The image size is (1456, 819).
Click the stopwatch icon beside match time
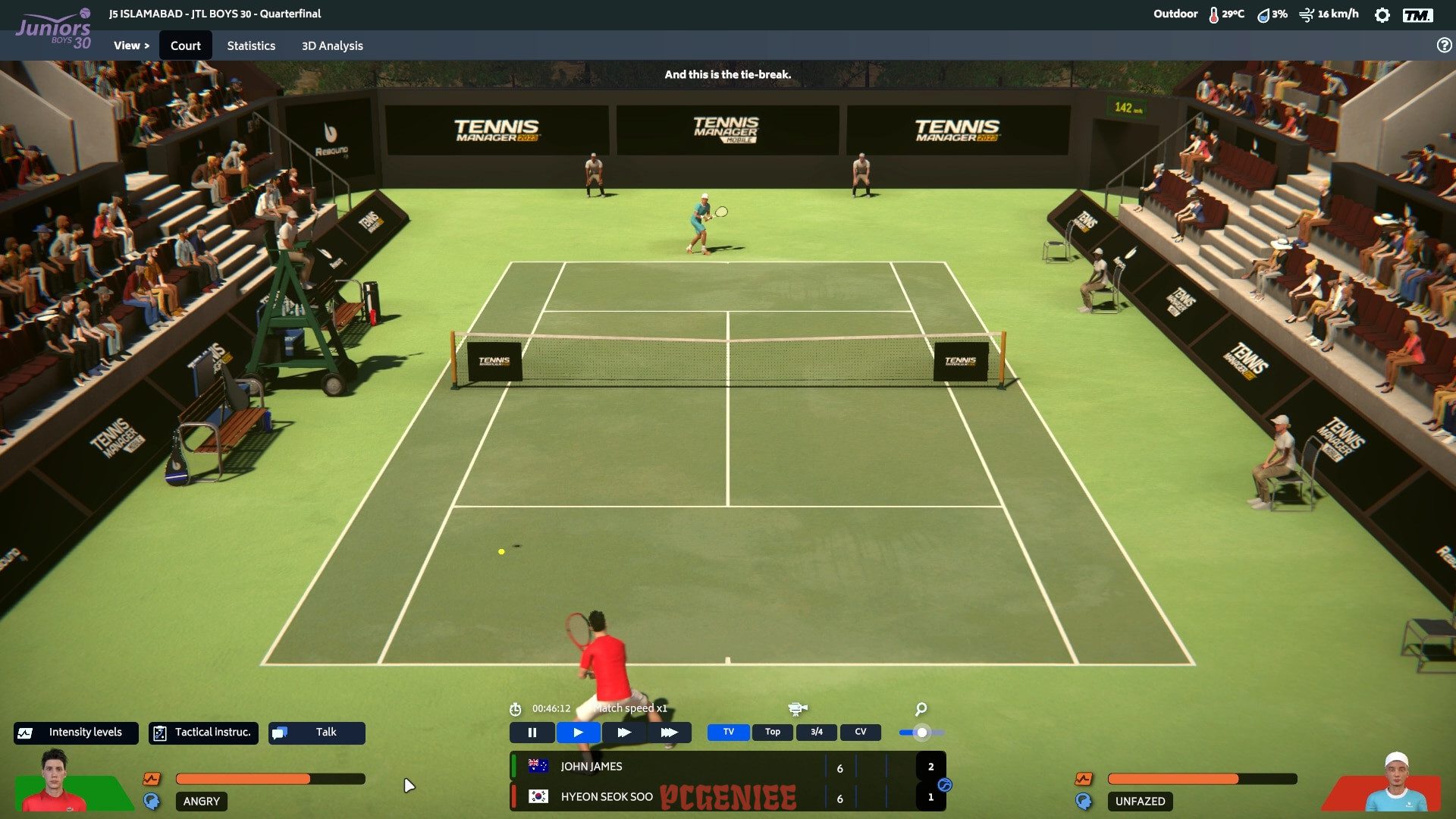(x=516, y=711)
